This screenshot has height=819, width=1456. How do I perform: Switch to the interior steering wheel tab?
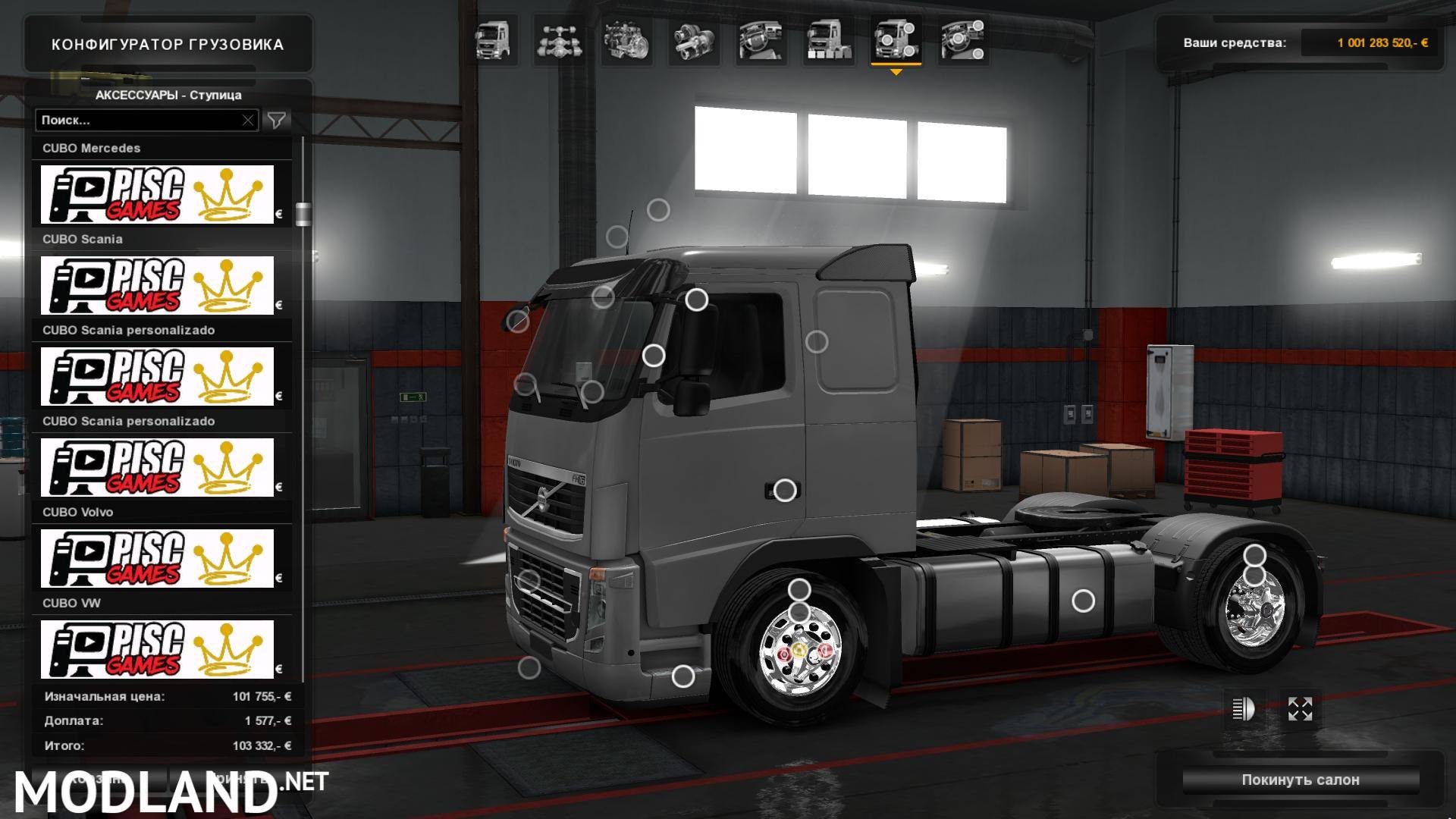(761, 40)
